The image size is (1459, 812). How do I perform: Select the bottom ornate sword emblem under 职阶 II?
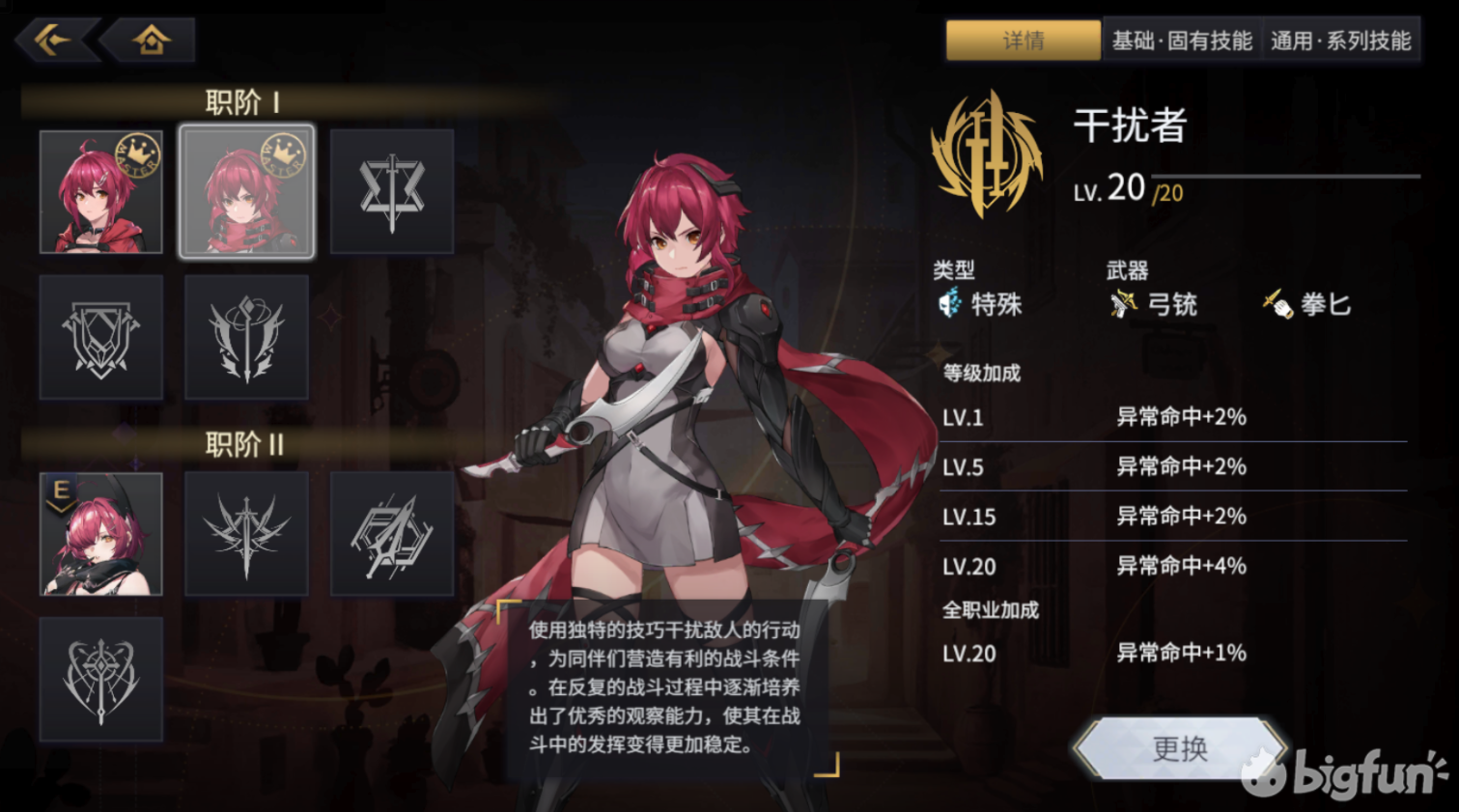coord(101,678)
